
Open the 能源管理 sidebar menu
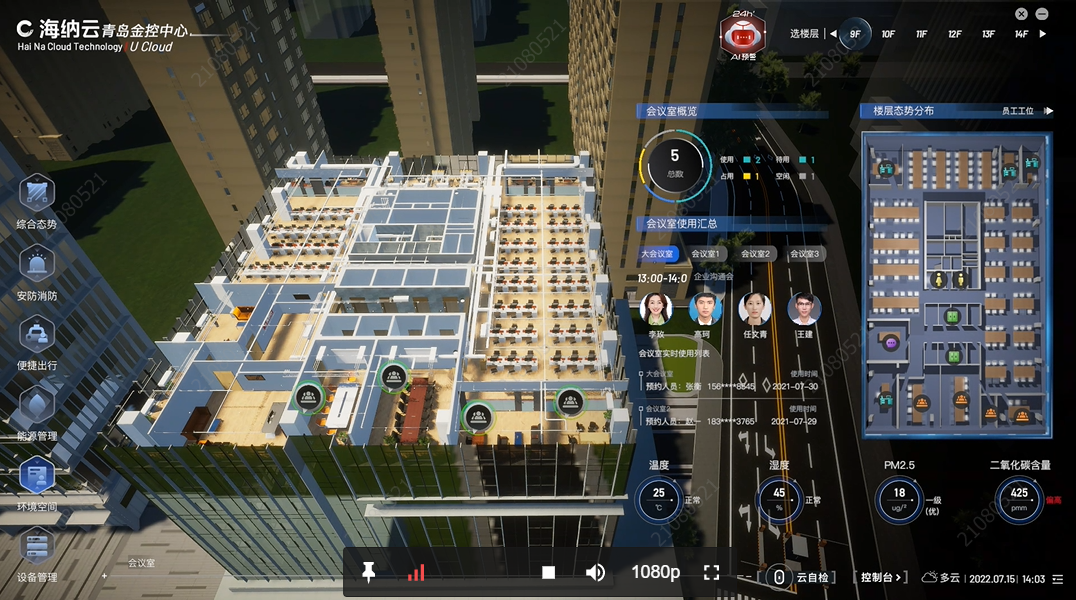point(37,407)
